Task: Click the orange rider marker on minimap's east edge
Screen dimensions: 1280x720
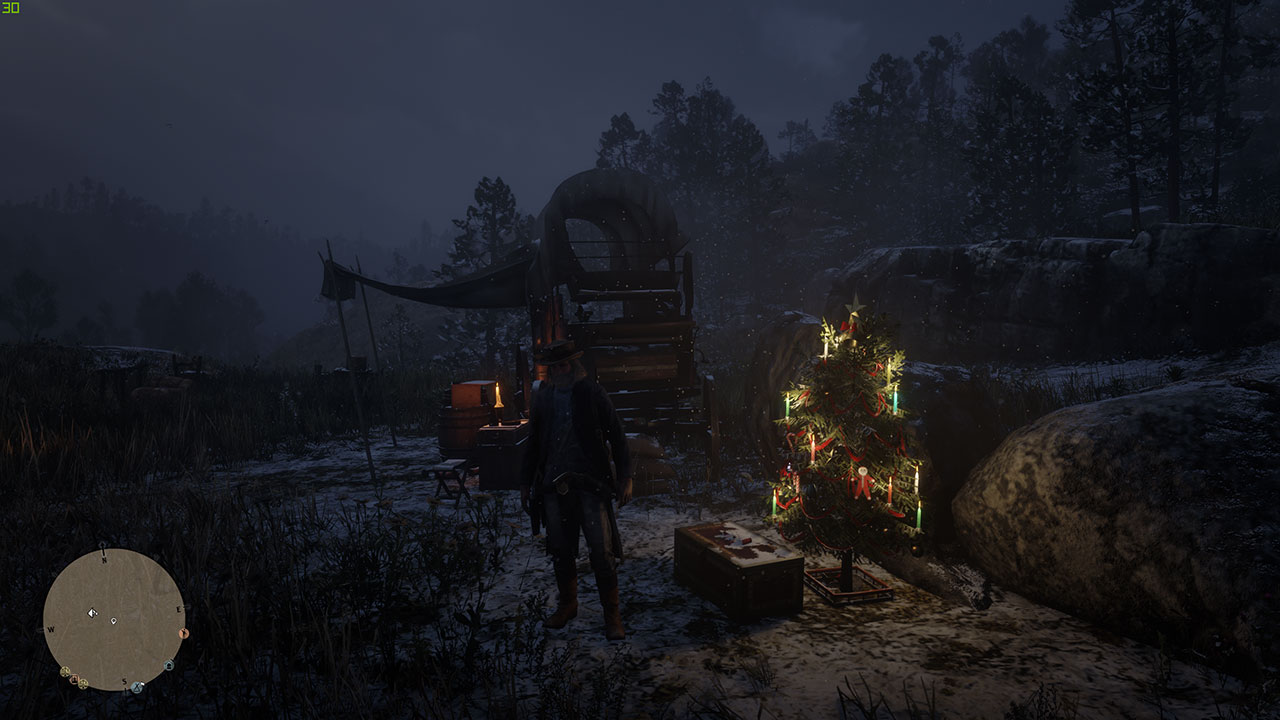Action: [184, 633]
